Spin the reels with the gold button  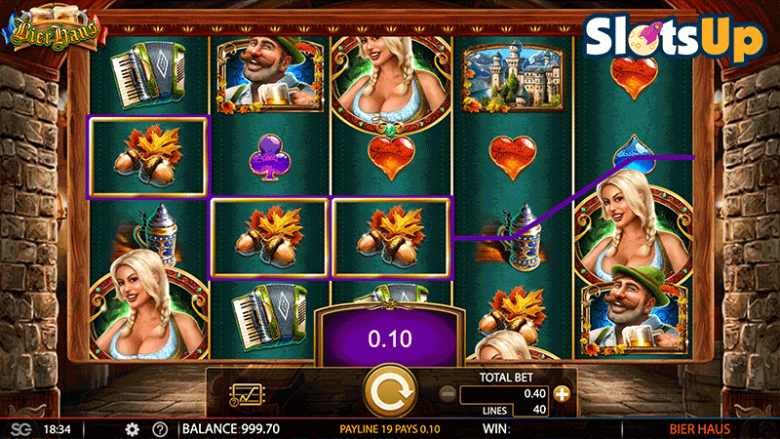pos(389,392)
